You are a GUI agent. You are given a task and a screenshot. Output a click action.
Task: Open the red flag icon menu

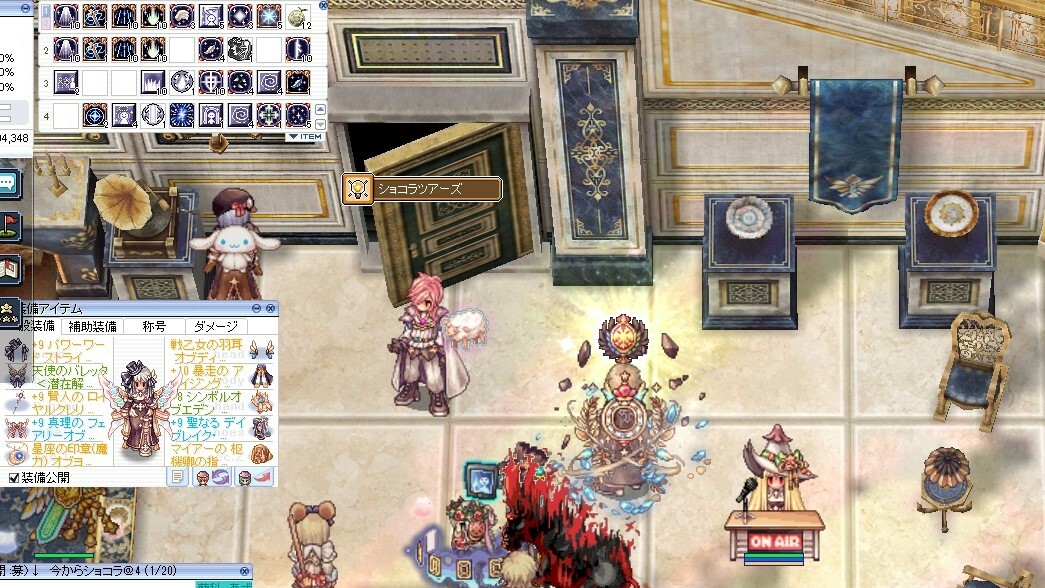click(9, 226)
